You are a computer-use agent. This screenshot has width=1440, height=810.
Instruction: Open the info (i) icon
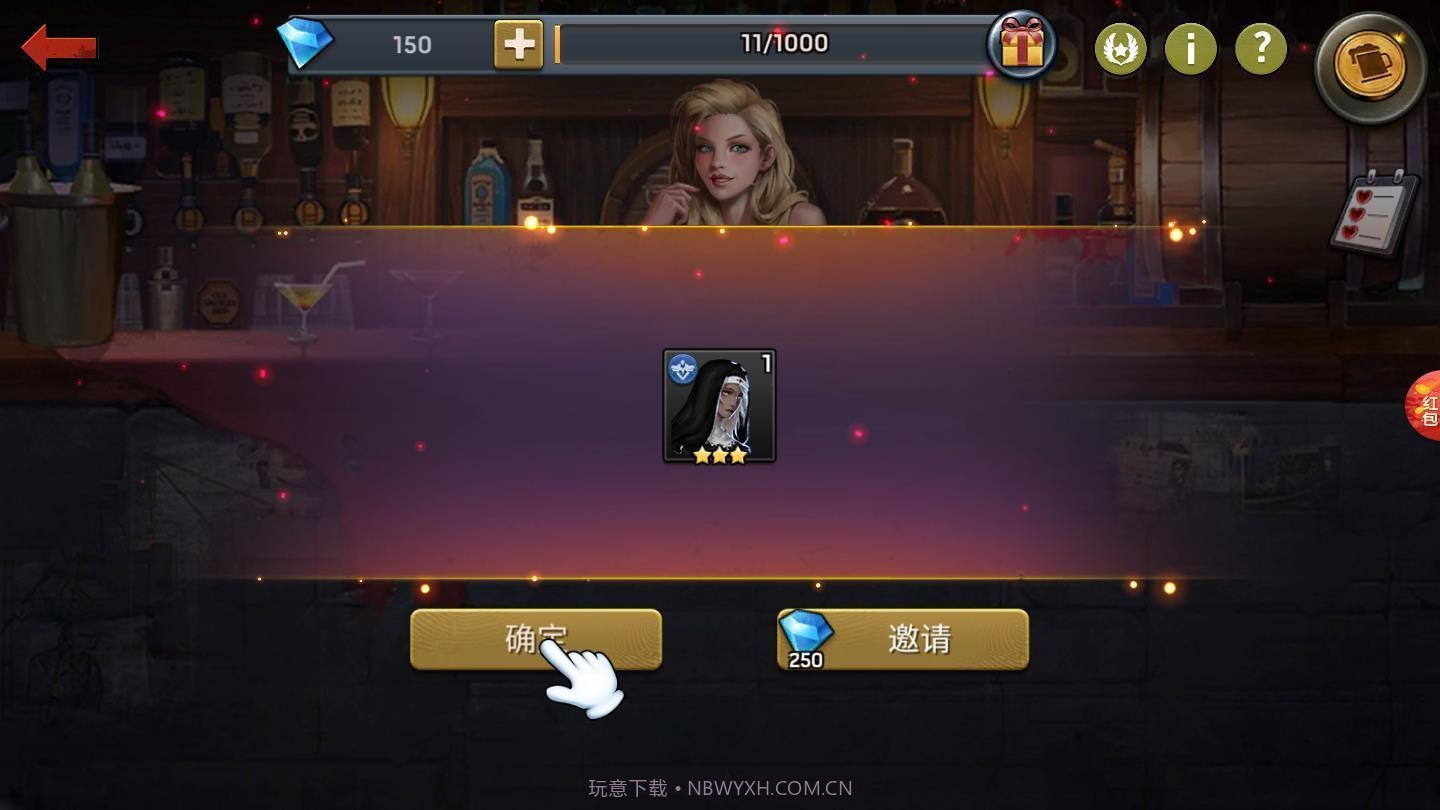tap(1191, 50)
